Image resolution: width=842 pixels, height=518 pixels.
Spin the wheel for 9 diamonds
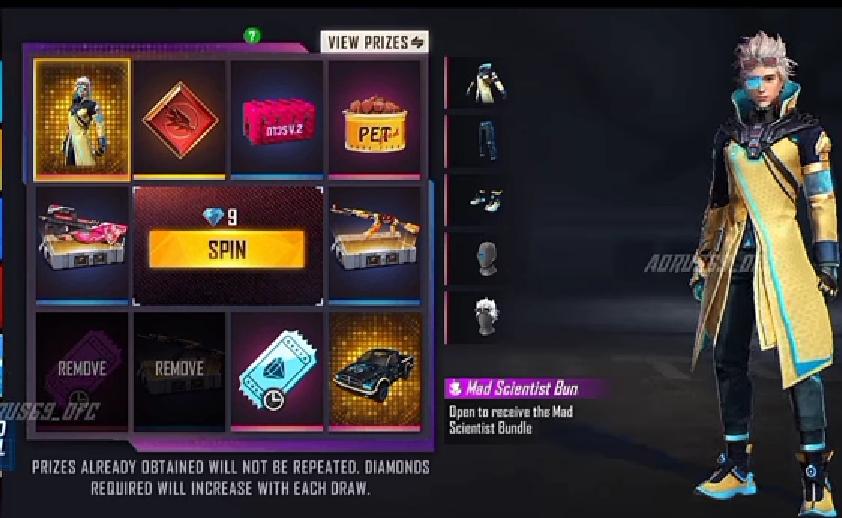click(x=226, y=249)
